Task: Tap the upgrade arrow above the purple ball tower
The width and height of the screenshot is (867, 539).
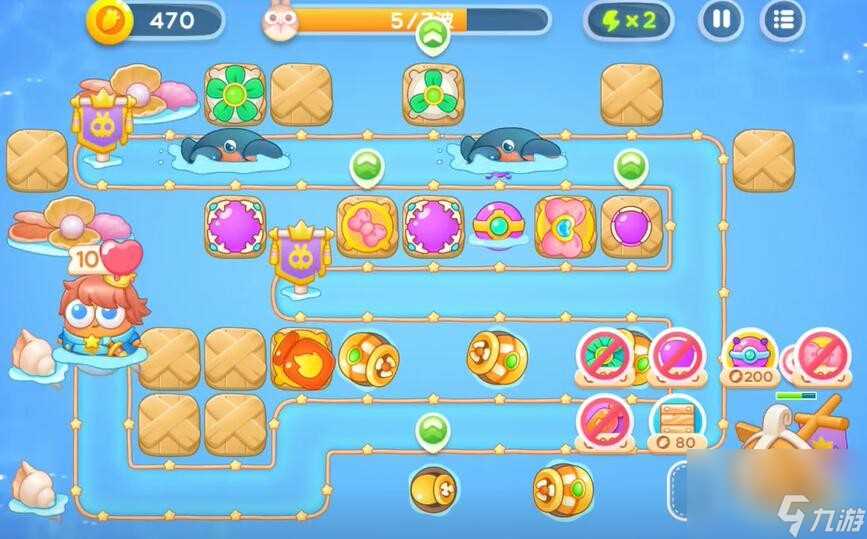Action: pyautogui.click(x=629, y=167)
